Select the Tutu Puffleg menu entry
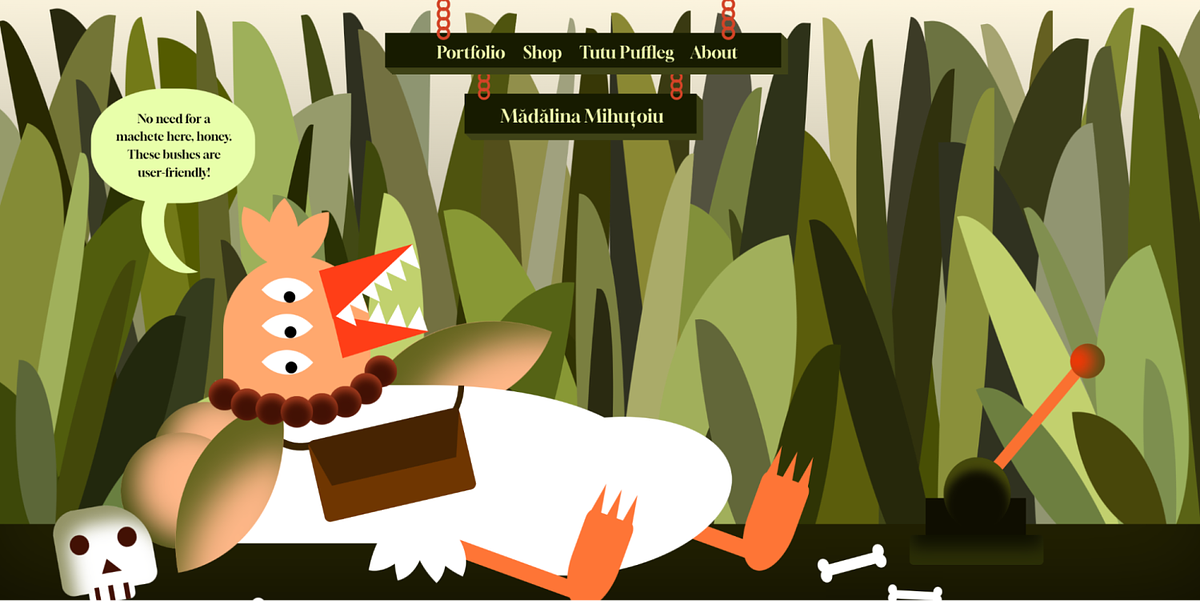1200x601 pixels. click(x=626, y=53)
